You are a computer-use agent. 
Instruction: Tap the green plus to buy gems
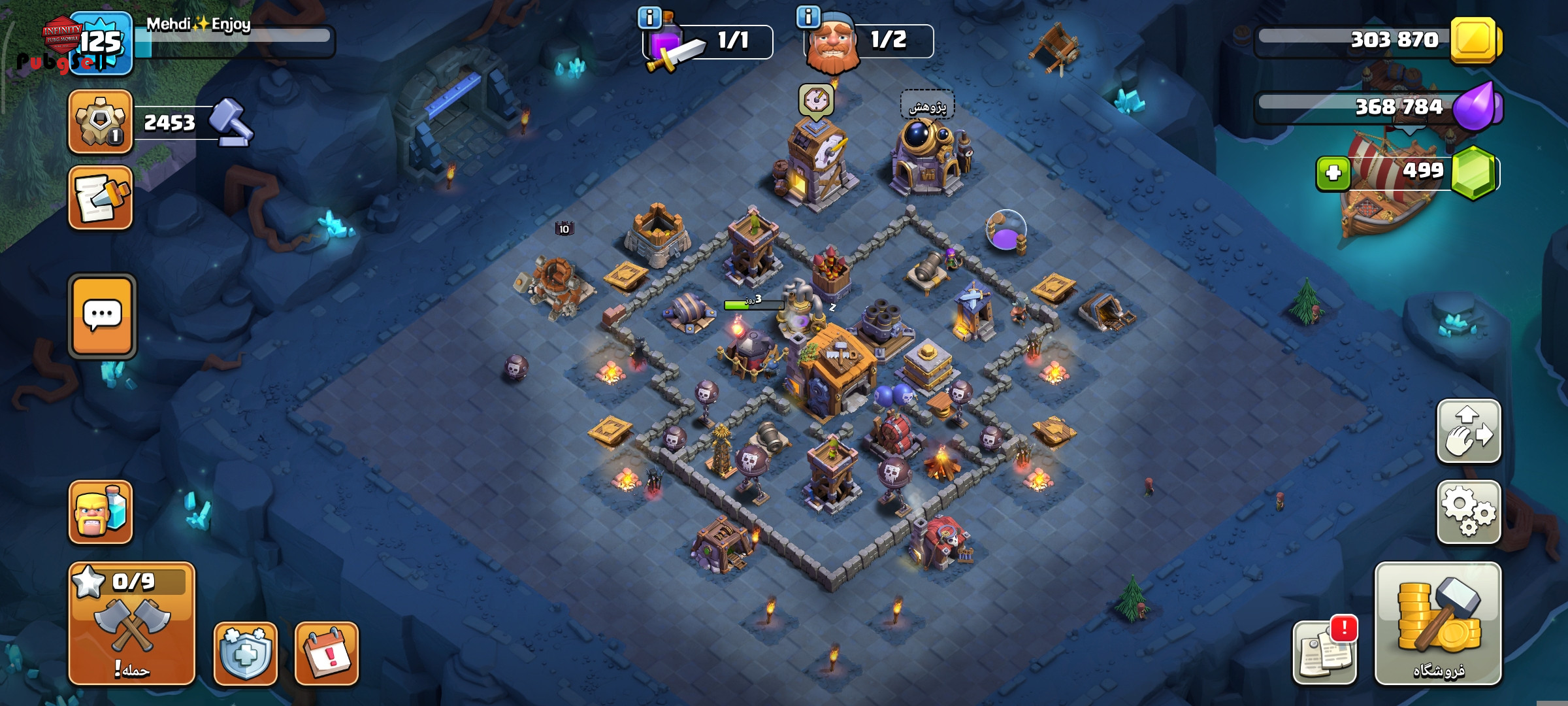coord(1333,173)
